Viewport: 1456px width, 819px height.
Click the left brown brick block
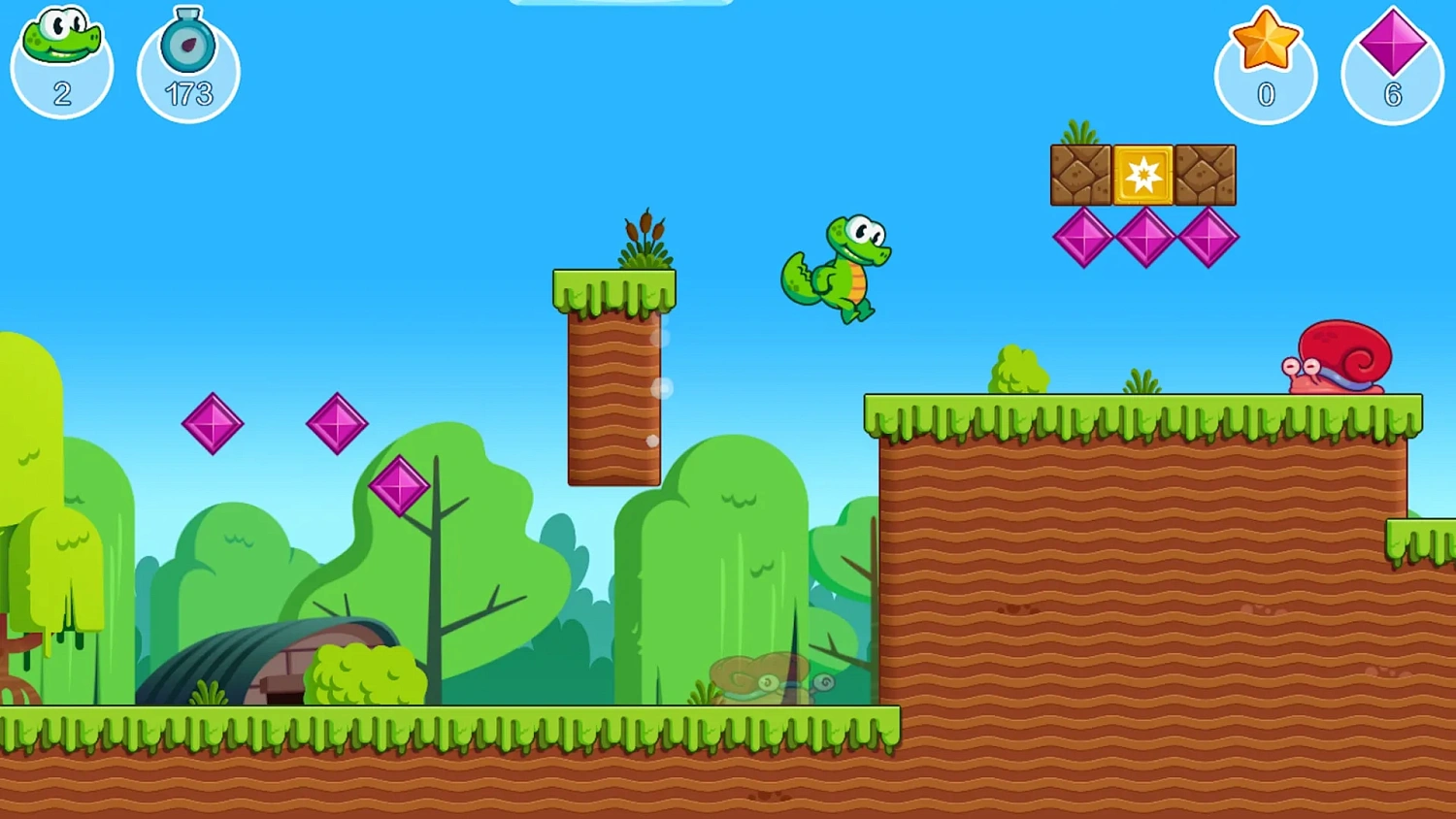1080,176
